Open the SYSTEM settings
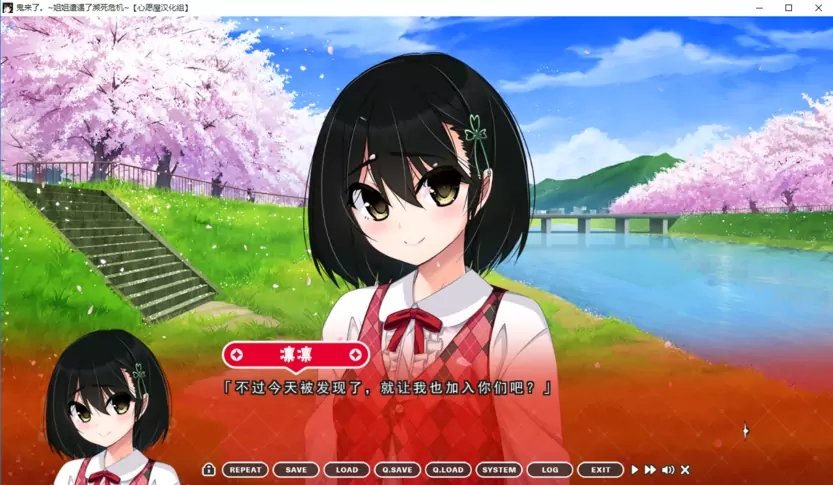Screen dimensions: 833x485 coord(499,469)
